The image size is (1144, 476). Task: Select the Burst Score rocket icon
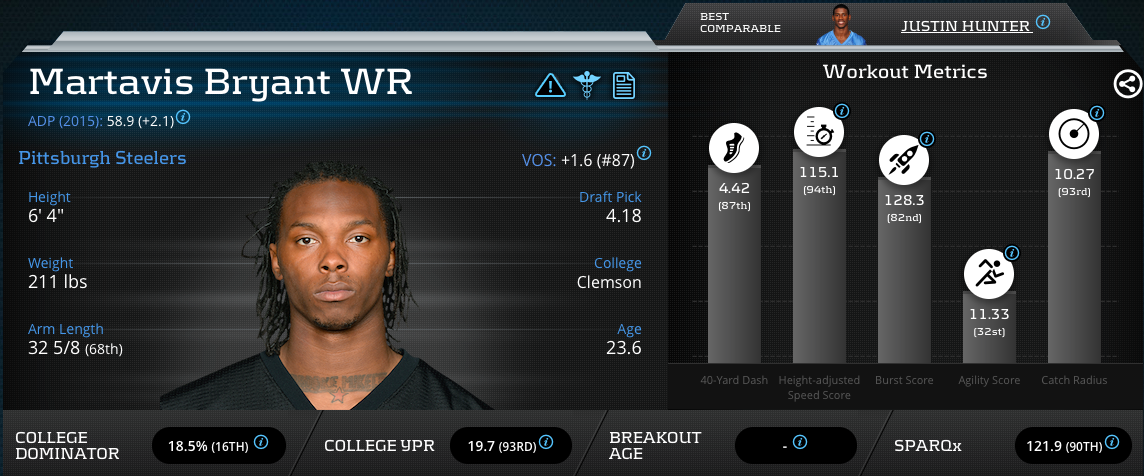point(902,160)
